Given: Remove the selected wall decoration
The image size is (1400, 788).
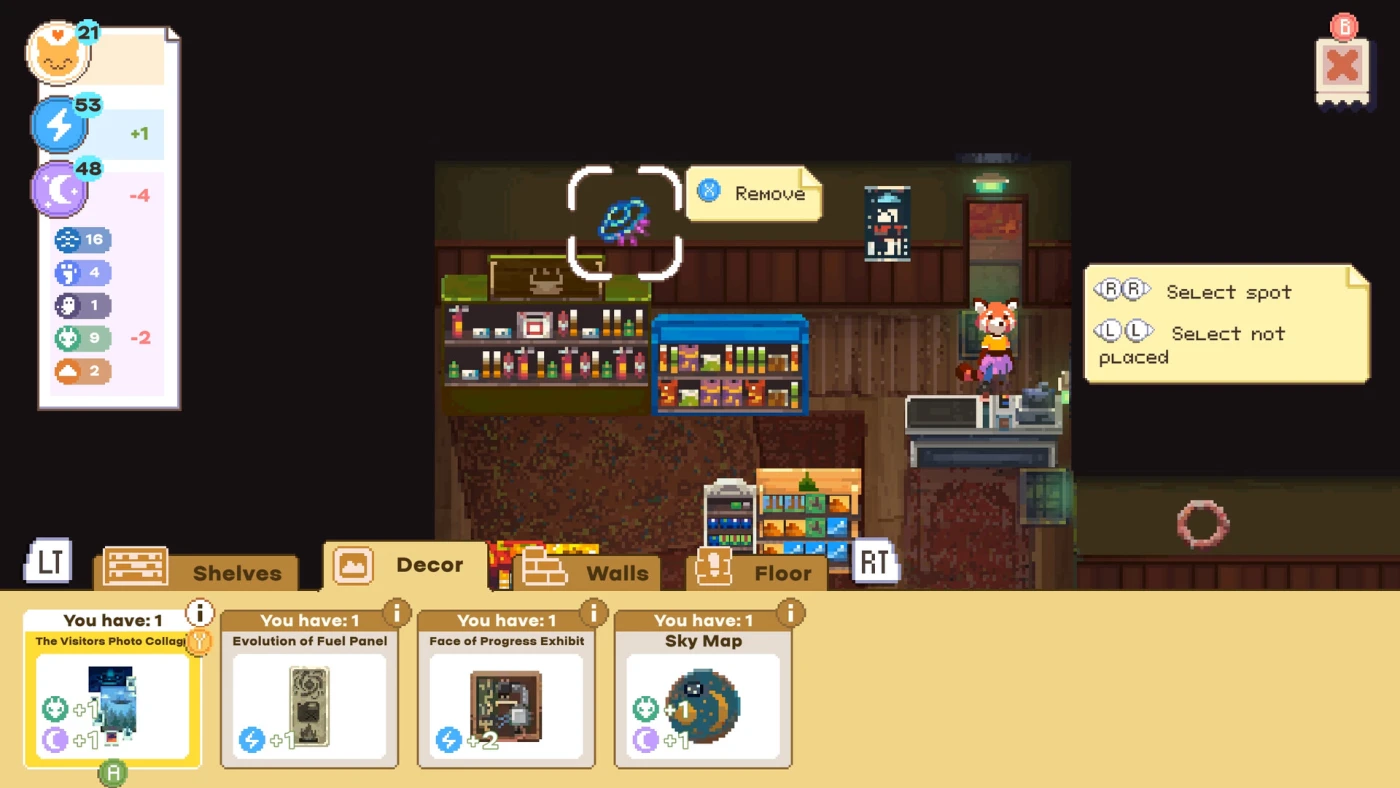Looking at the screenshot, I should tap(754, 193).
